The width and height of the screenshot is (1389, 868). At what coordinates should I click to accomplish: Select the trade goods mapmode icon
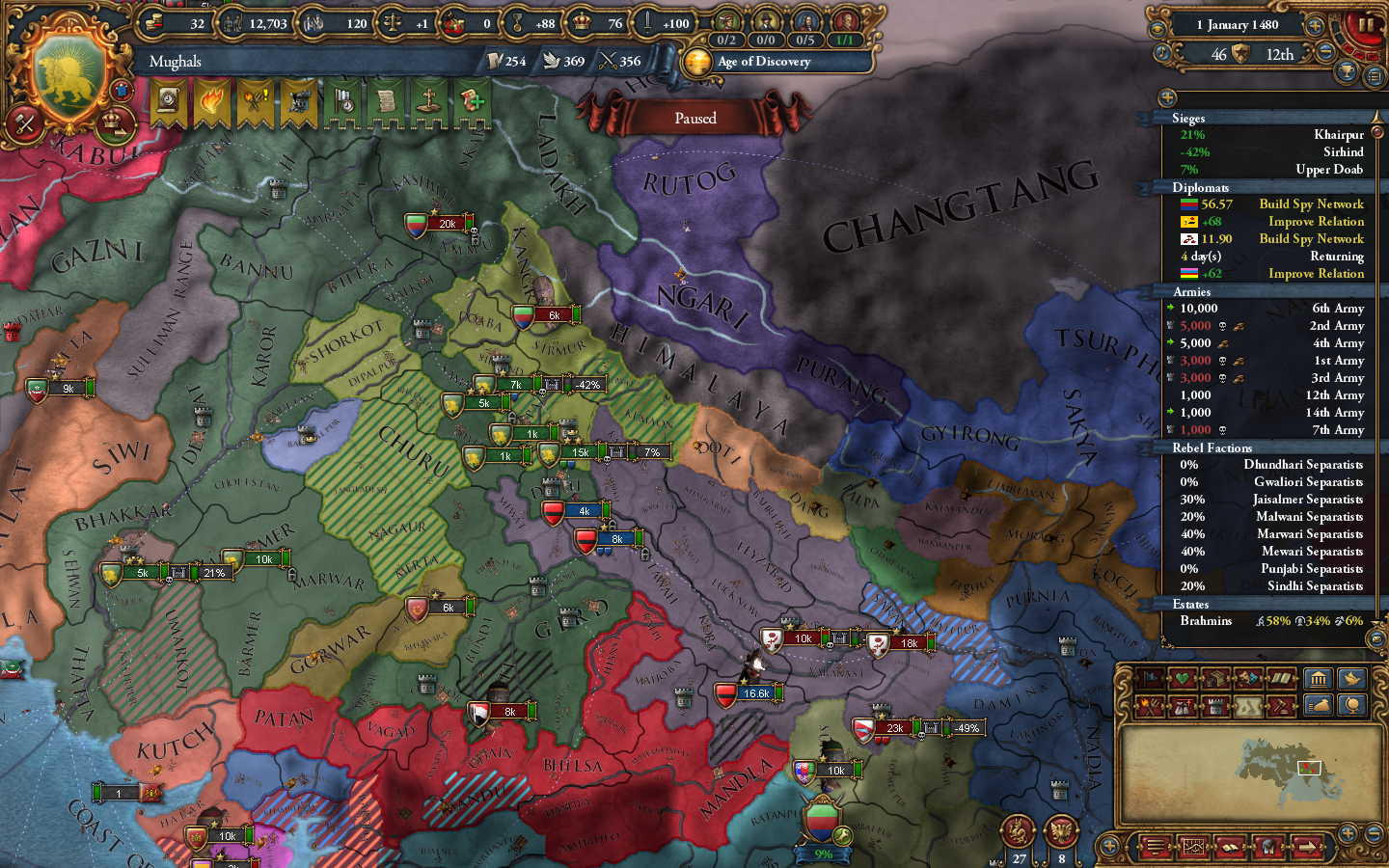pos(1214,677)
